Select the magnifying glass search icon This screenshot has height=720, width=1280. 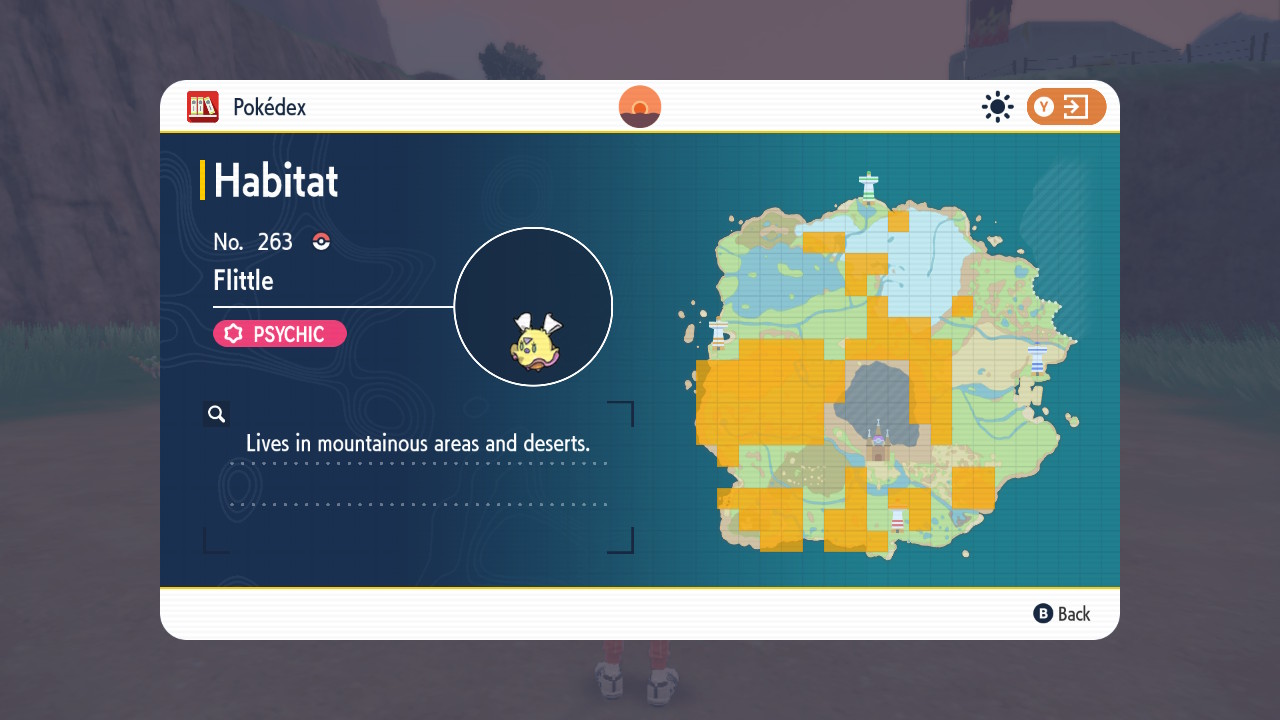click(x=216, y=413)
